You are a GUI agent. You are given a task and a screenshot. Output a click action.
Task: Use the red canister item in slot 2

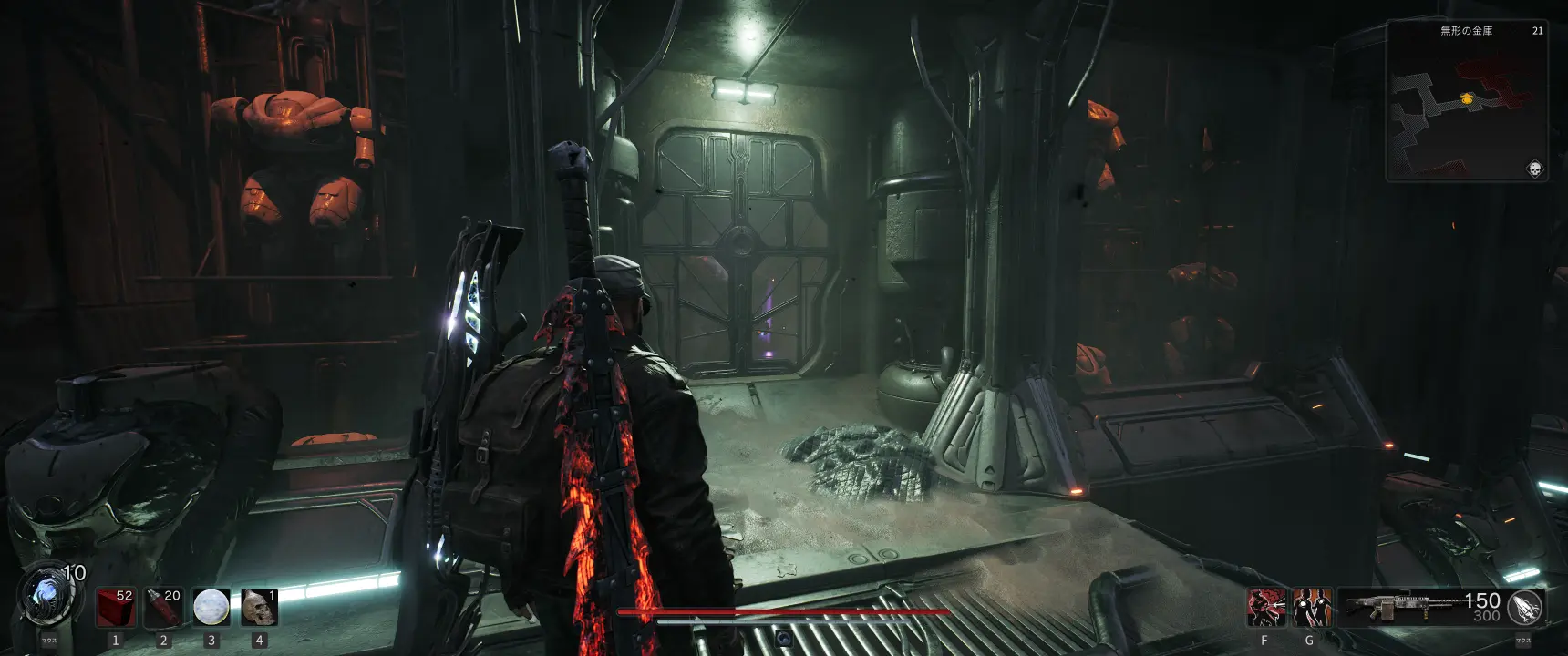coord(164,607)
